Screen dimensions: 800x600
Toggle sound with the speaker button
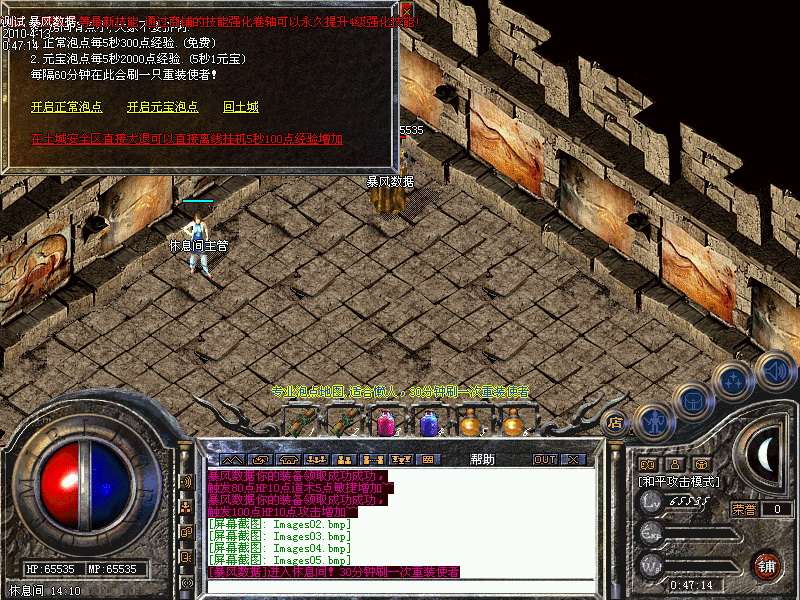tap(774, 370)
